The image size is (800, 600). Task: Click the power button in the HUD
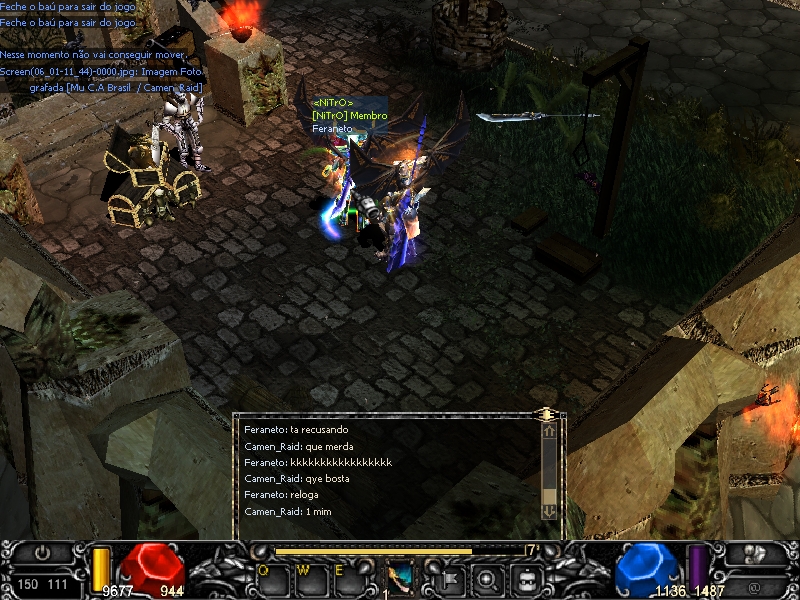click(42, 553)
